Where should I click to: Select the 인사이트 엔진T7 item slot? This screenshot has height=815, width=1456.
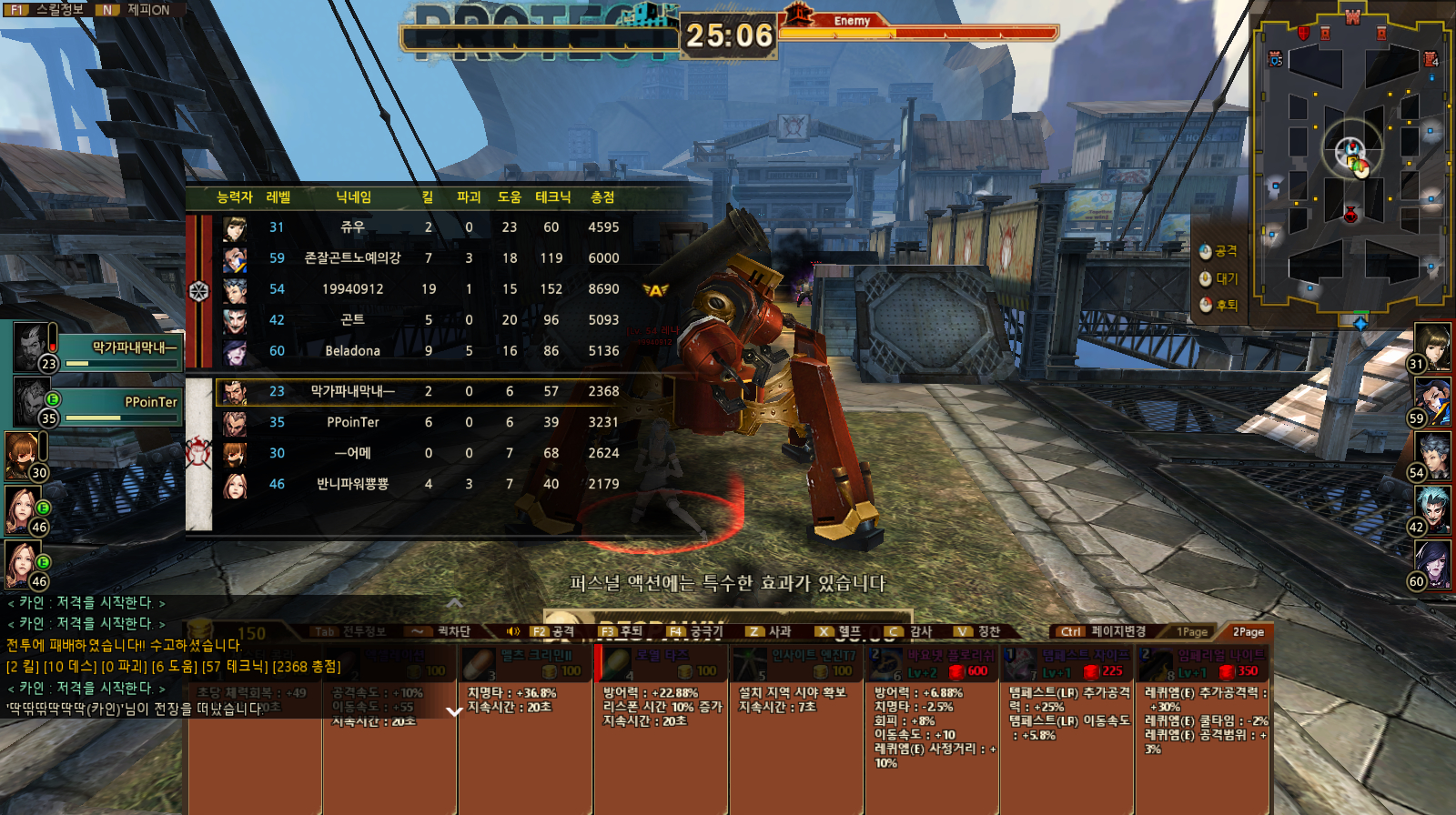click(797, 664)
